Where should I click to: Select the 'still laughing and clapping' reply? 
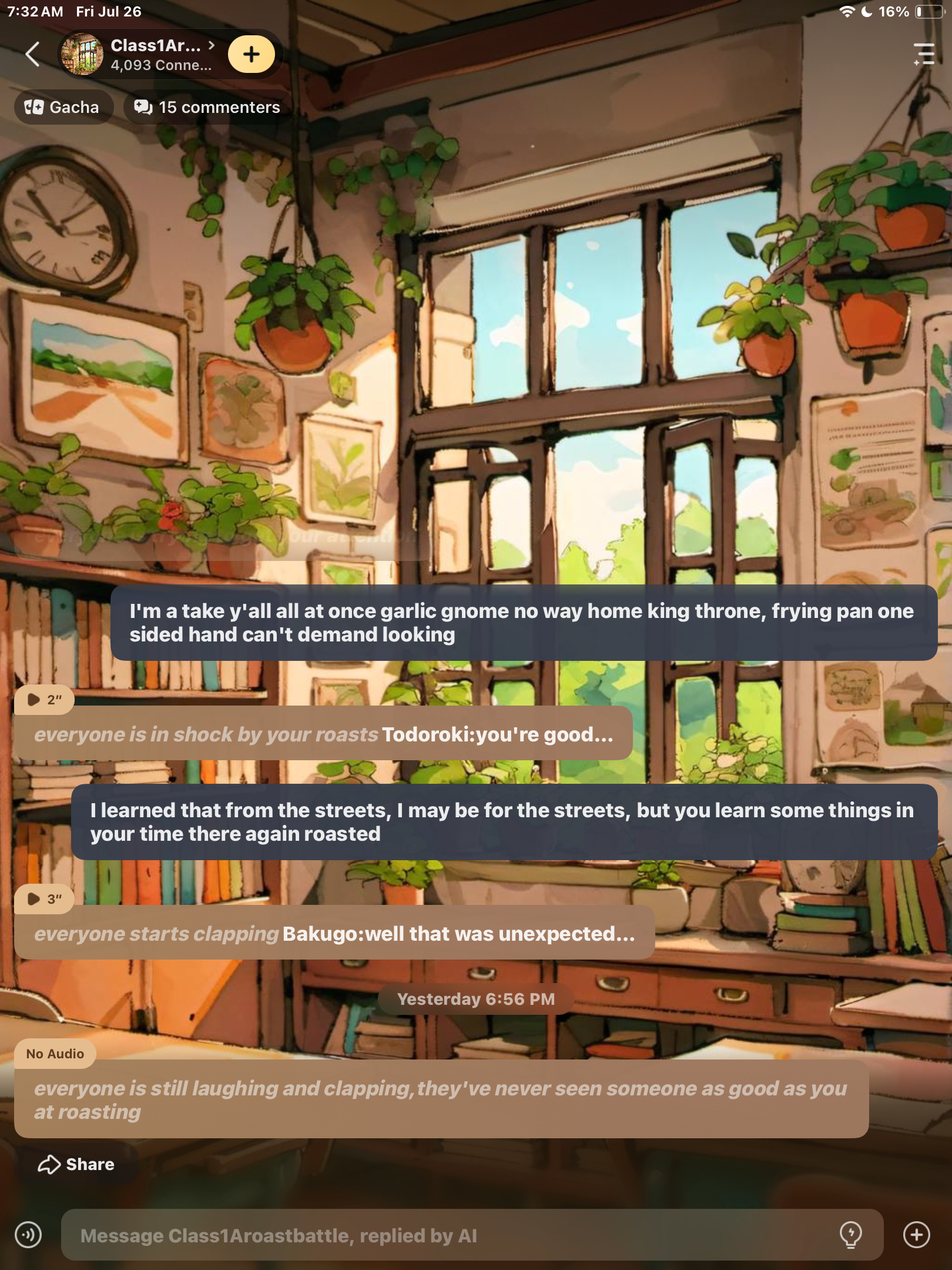tap(441, 1099)
